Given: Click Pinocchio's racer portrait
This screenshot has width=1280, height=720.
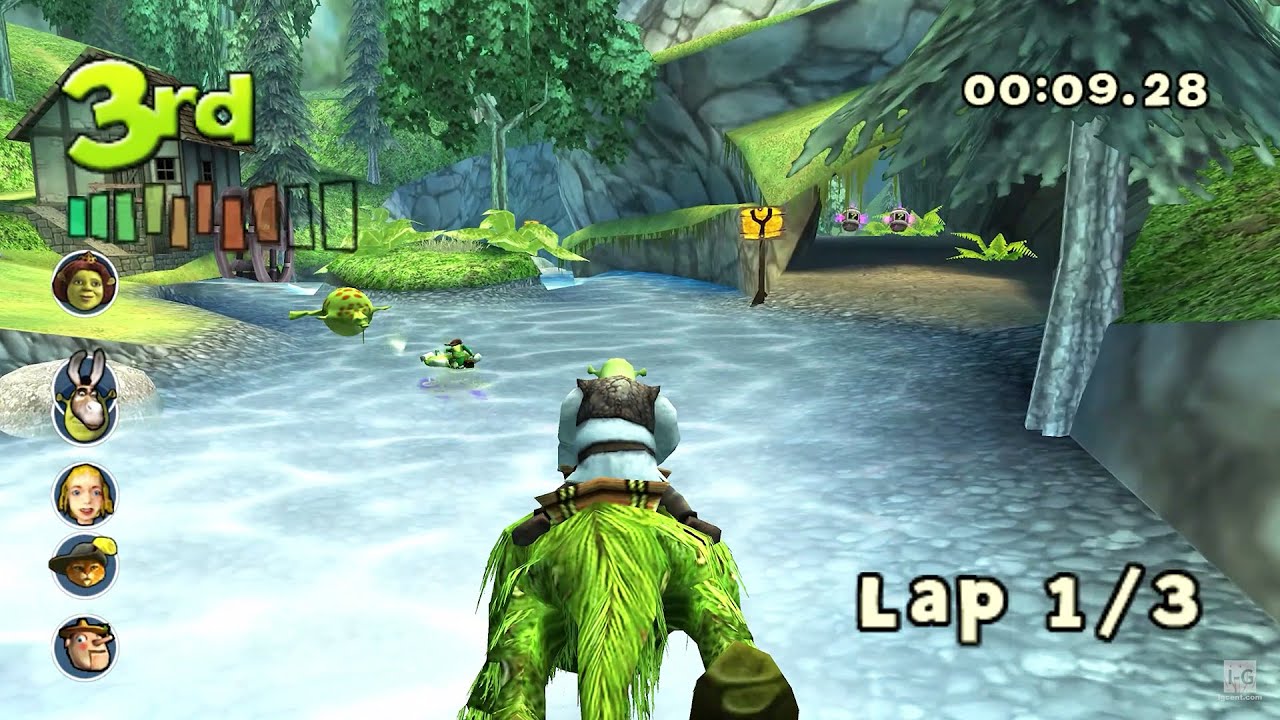Looking at the screenshot, I should 85,645.
